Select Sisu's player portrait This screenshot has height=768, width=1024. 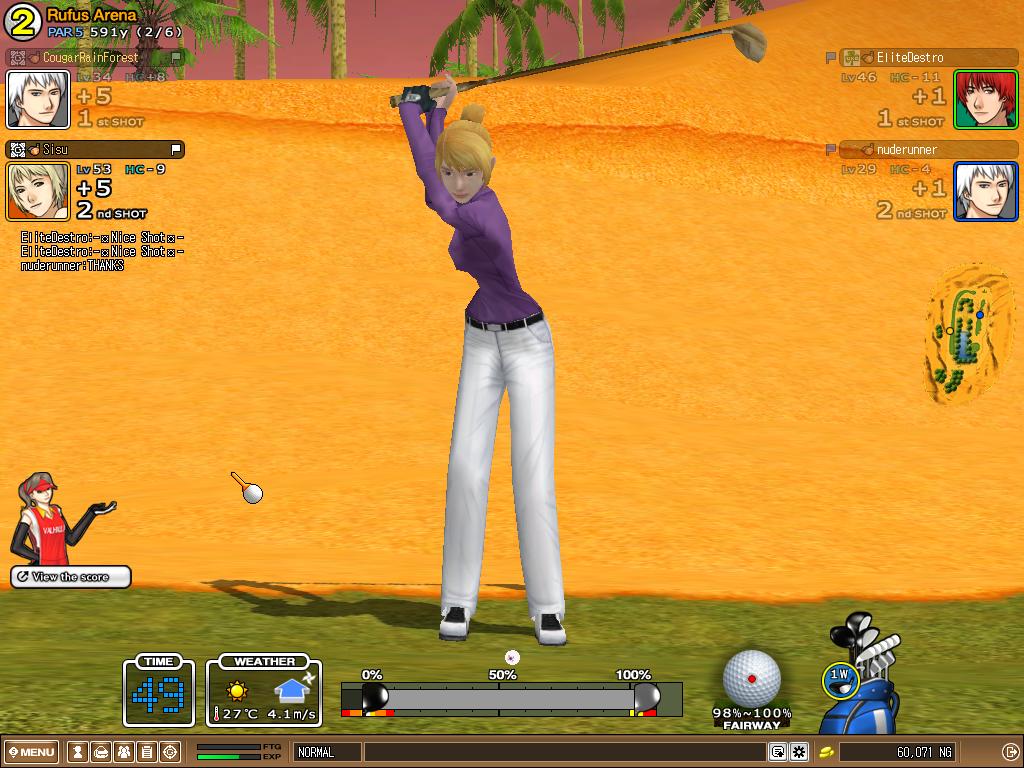(x=38, y=191)
